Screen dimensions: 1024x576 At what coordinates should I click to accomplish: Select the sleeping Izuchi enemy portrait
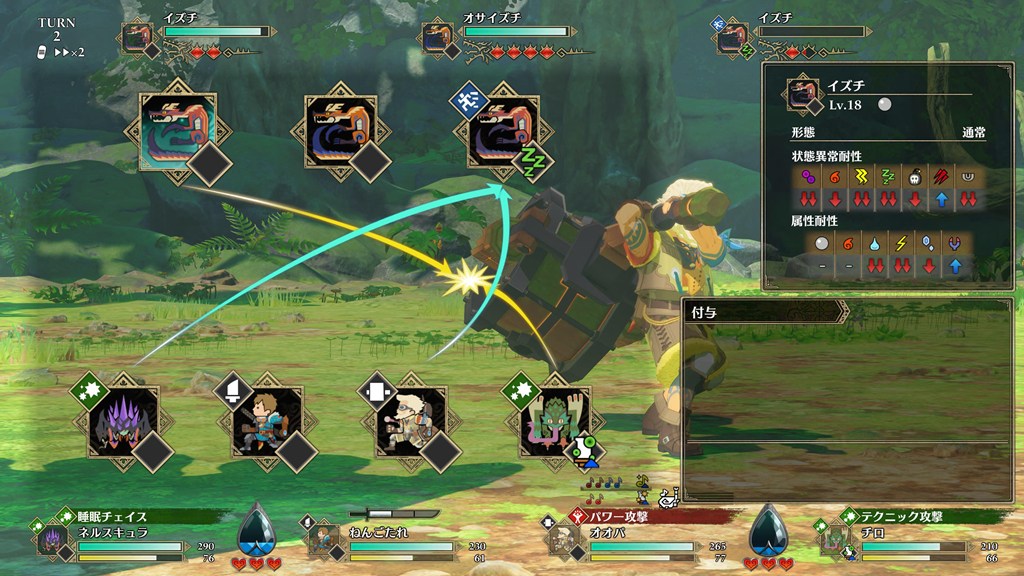click(x=503, y=132)
